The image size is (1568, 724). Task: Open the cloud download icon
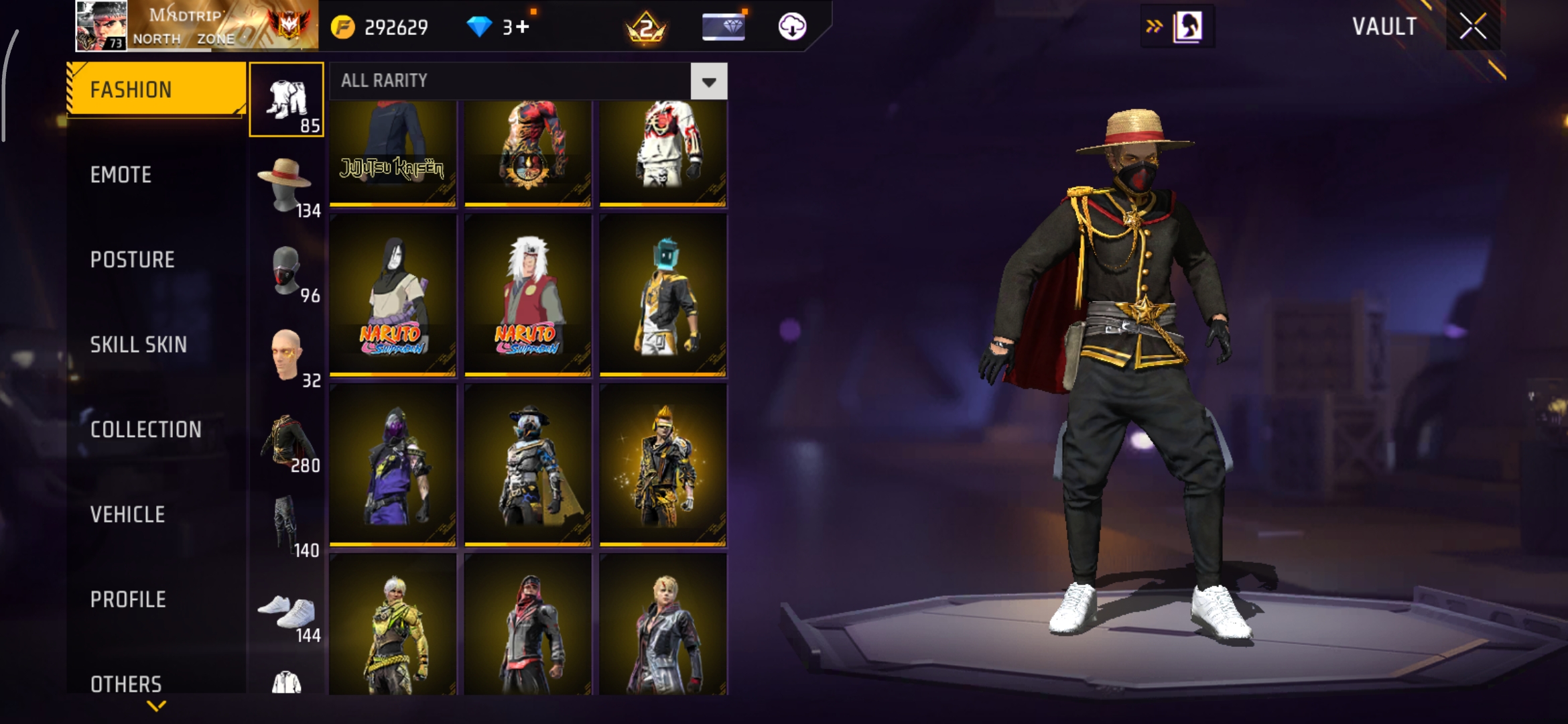792,27
